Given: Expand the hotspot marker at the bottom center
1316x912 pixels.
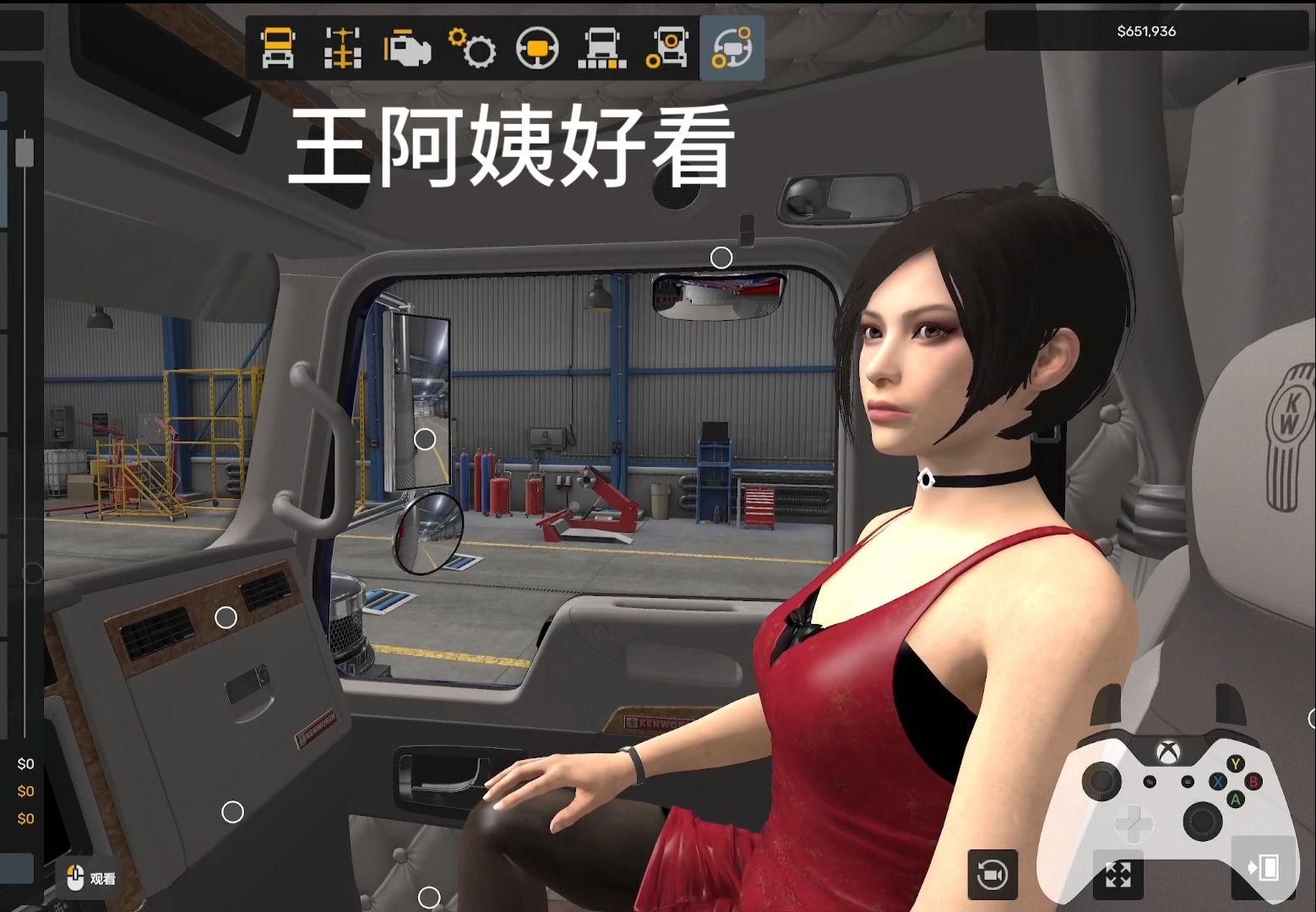Looking at the screenshot, I should pyautogui.click(x=431, y=898).
